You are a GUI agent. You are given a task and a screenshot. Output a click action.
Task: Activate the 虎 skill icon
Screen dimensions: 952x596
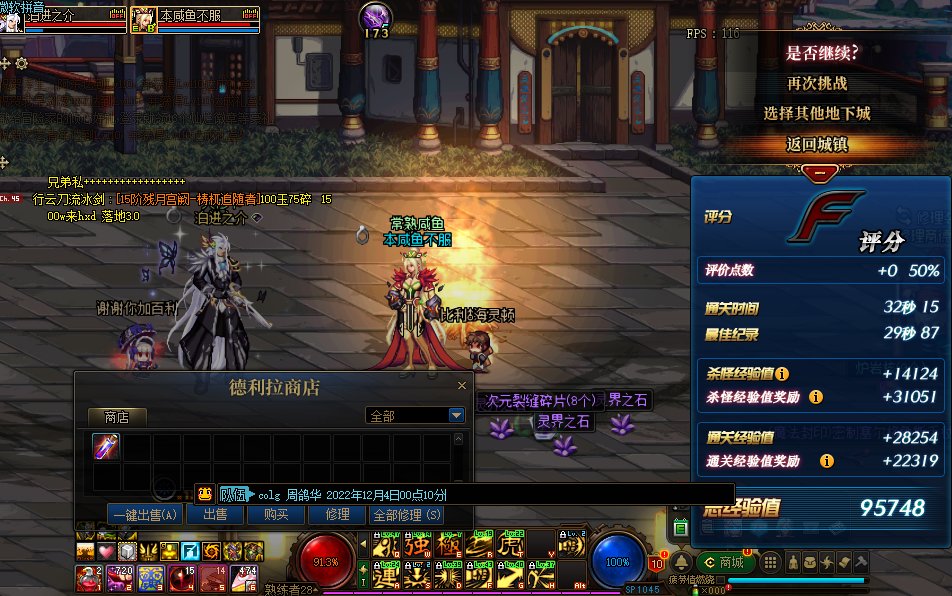pyautogui.click(x=510, y=546)
